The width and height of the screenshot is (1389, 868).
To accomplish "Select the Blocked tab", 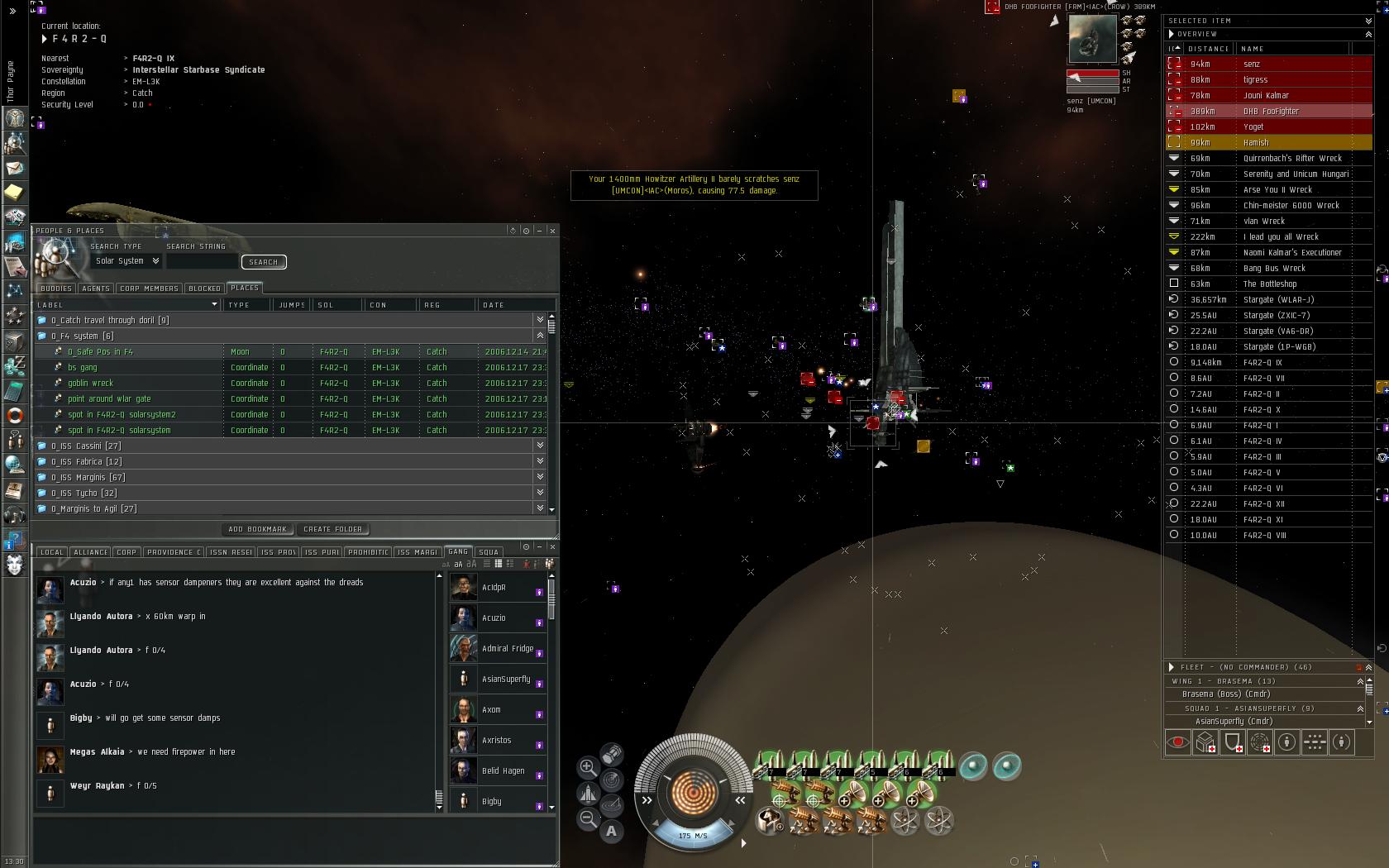I will (204, 289).
